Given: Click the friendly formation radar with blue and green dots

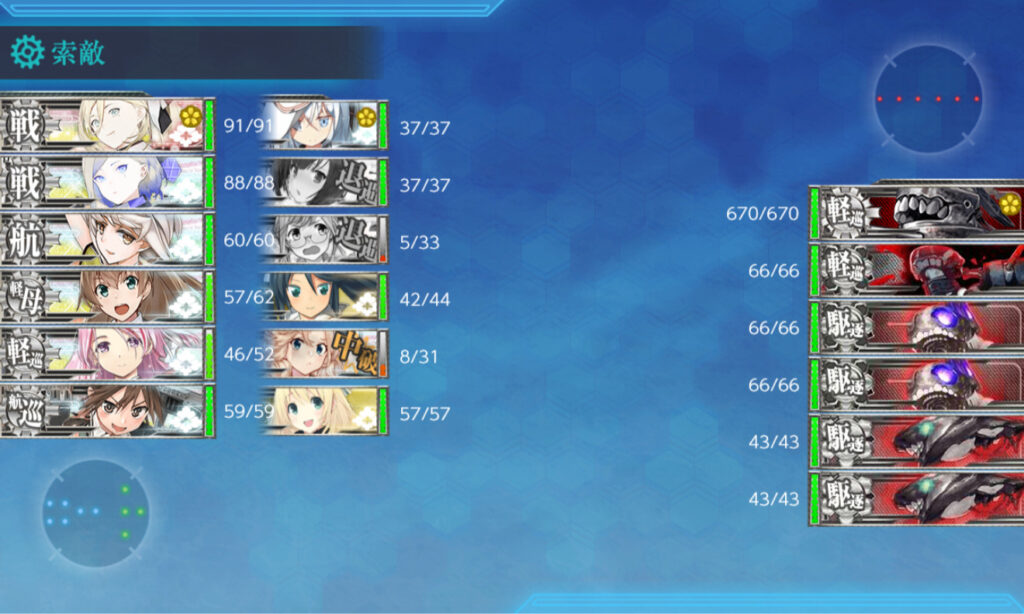Looking at the screenshot, I should [x=95, y=512].
